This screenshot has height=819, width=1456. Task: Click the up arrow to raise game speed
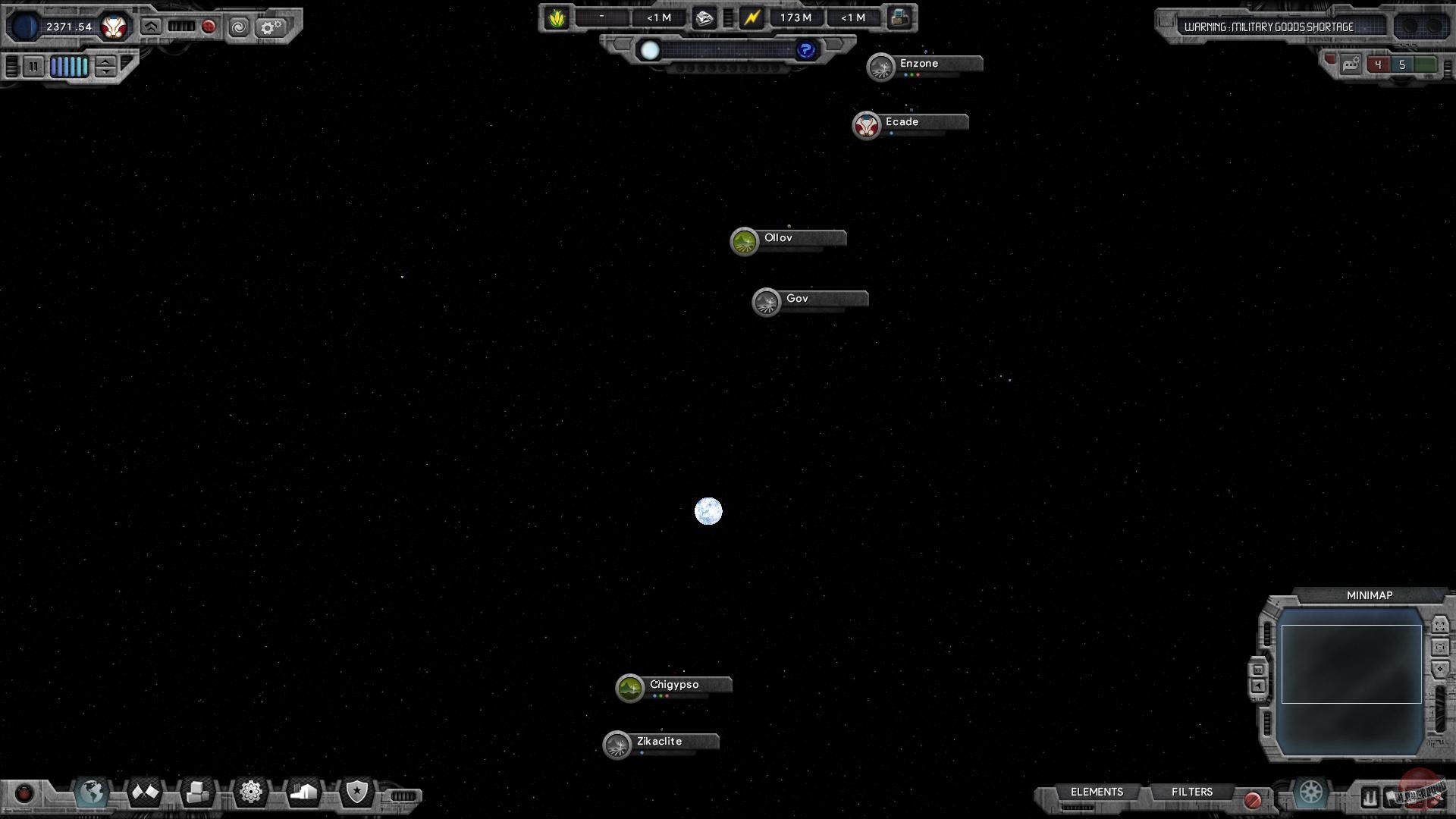tap(104, 62)
